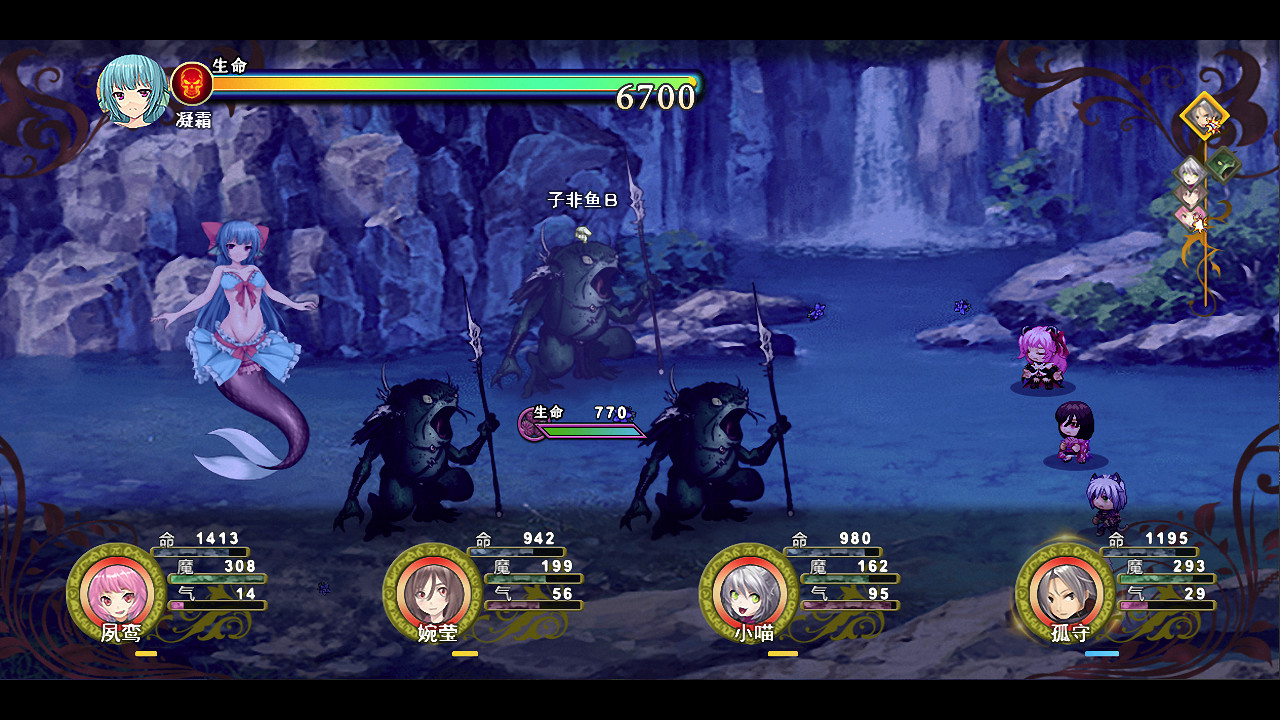Viewport: 1280px width, 720px height.
Task: Select the gold-framed current turn icon
Action: click(x=1204, y=116)
